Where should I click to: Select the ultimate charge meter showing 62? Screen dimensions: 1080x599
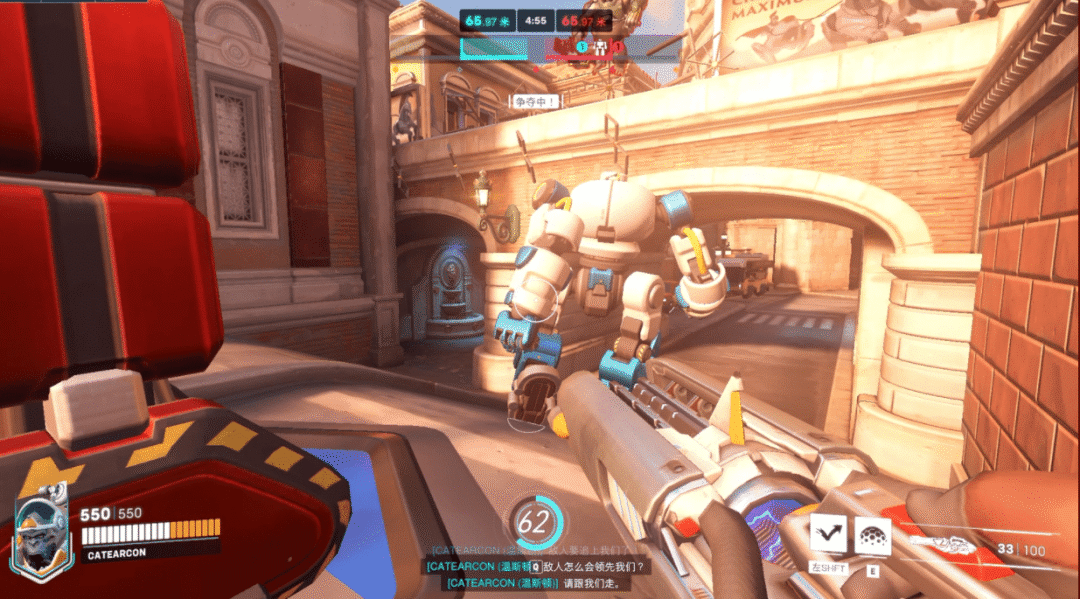tap(534, 520)
